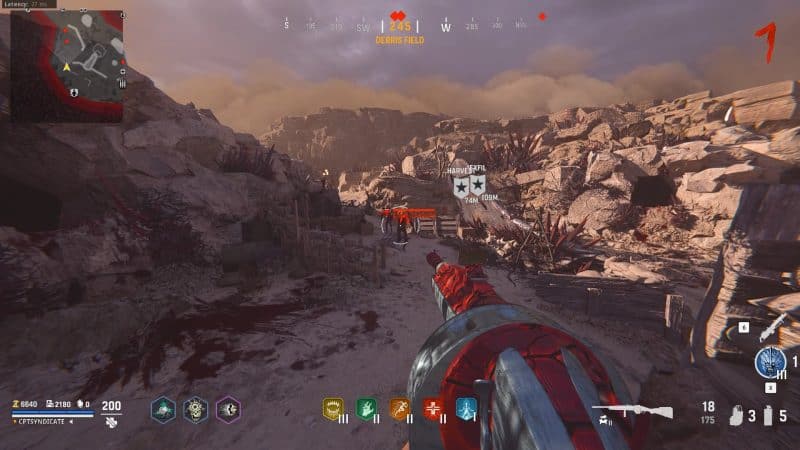Select the Exfil star objective marker

[x=478, y=184]
